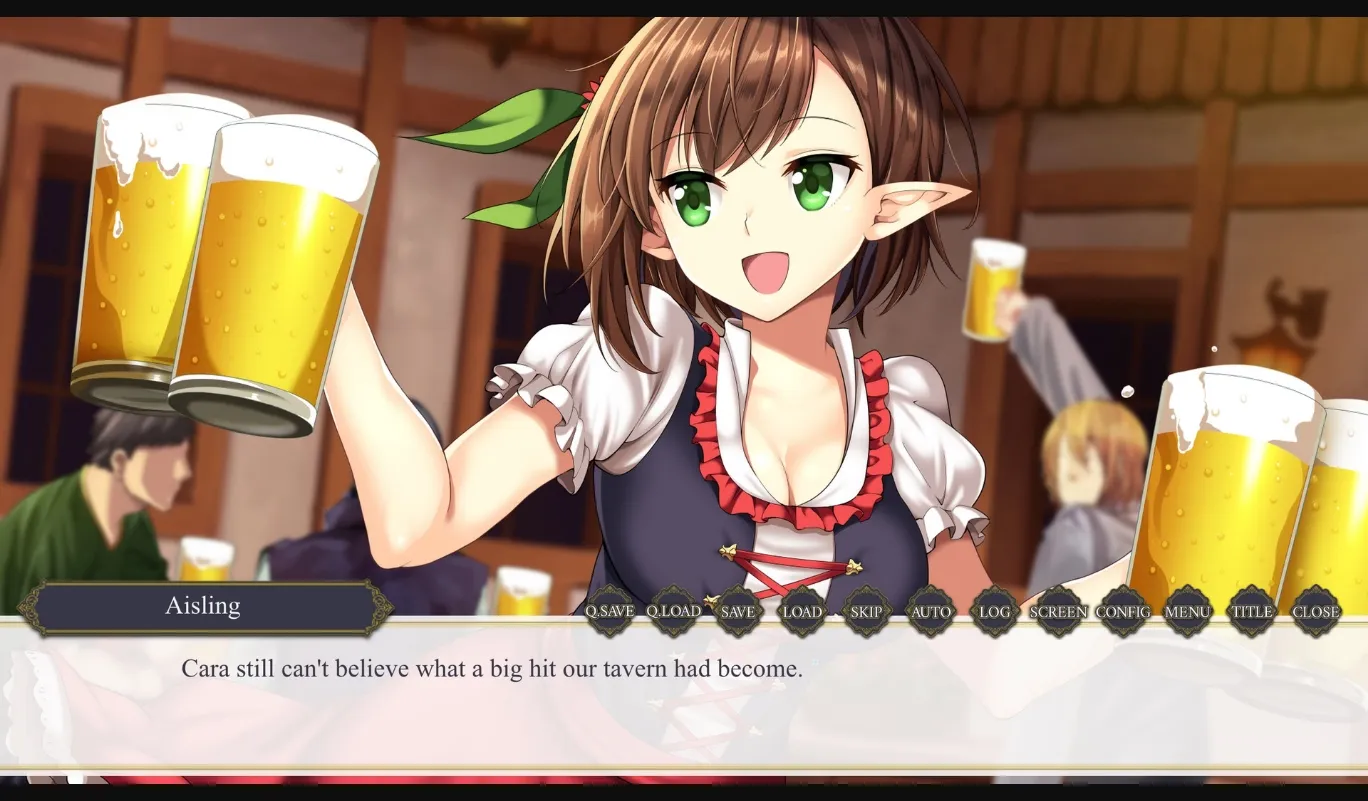Viewport: 1368px width, 801px height.
Task: Hide the message window with CLOSE
Action: [x=1316, y=610]
